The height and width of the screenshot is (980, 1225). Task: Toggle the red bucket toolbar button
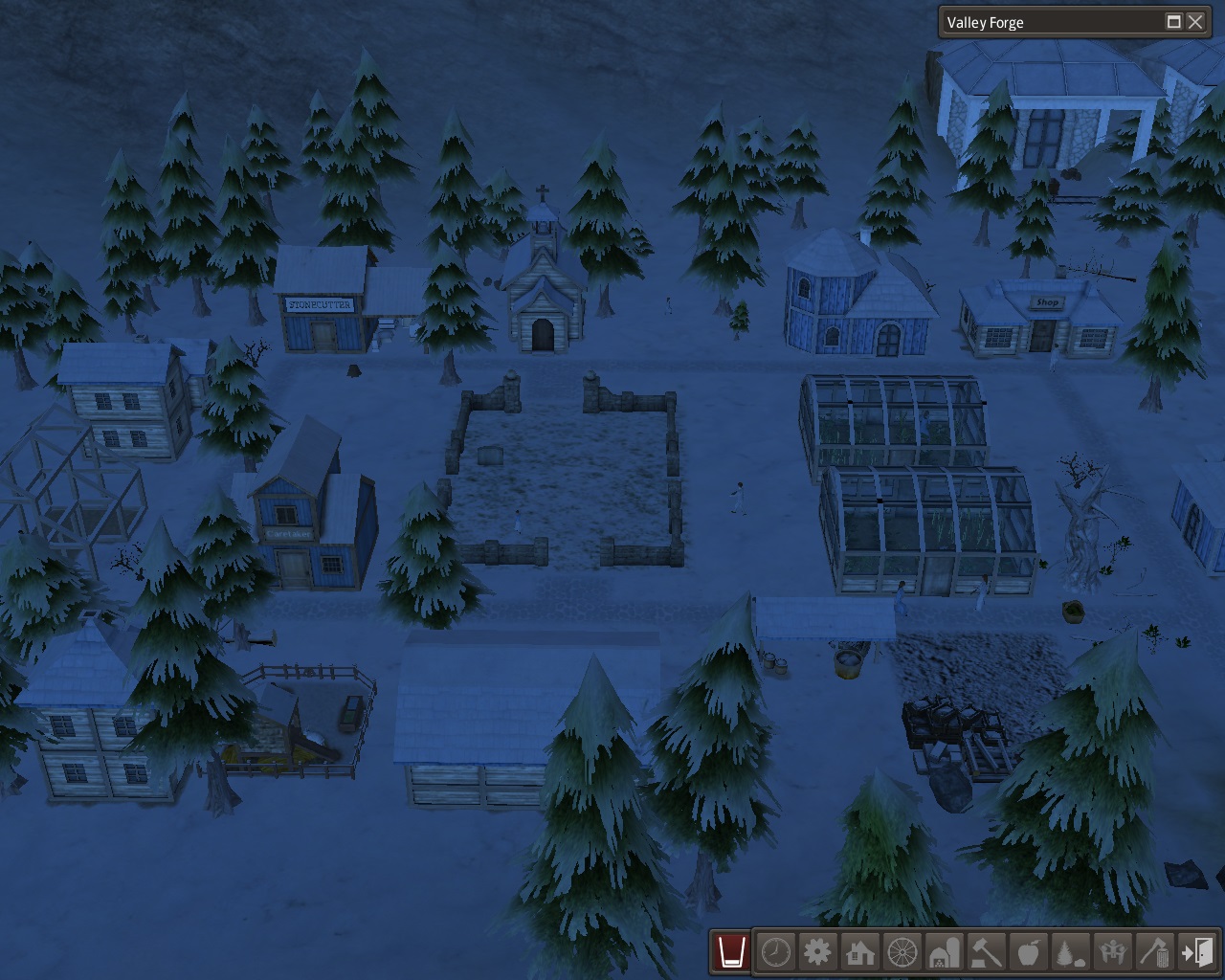(x=732, y=952)
